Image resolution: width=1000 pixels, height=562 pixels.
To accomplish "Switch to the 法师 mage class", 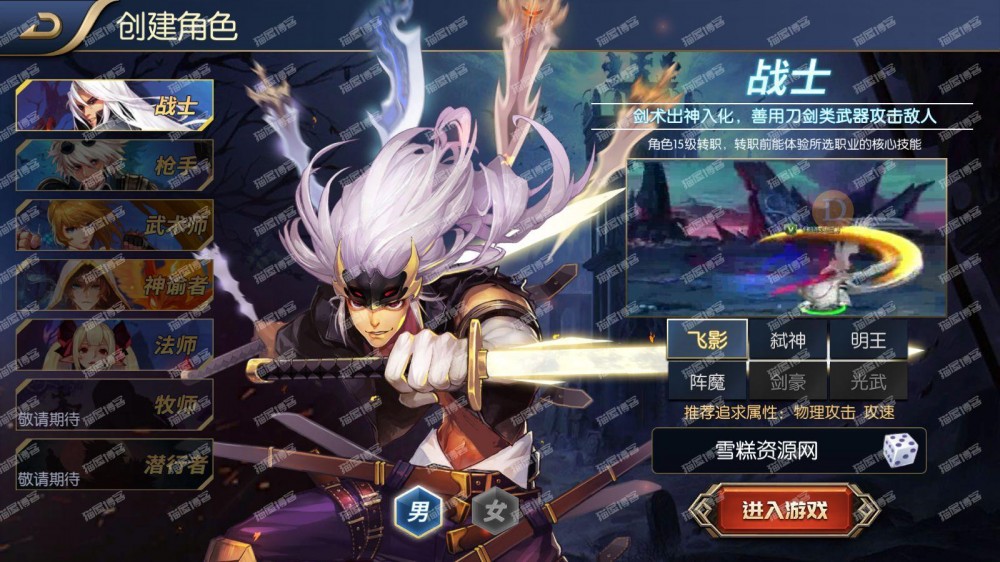I will (x=114, y=345).
